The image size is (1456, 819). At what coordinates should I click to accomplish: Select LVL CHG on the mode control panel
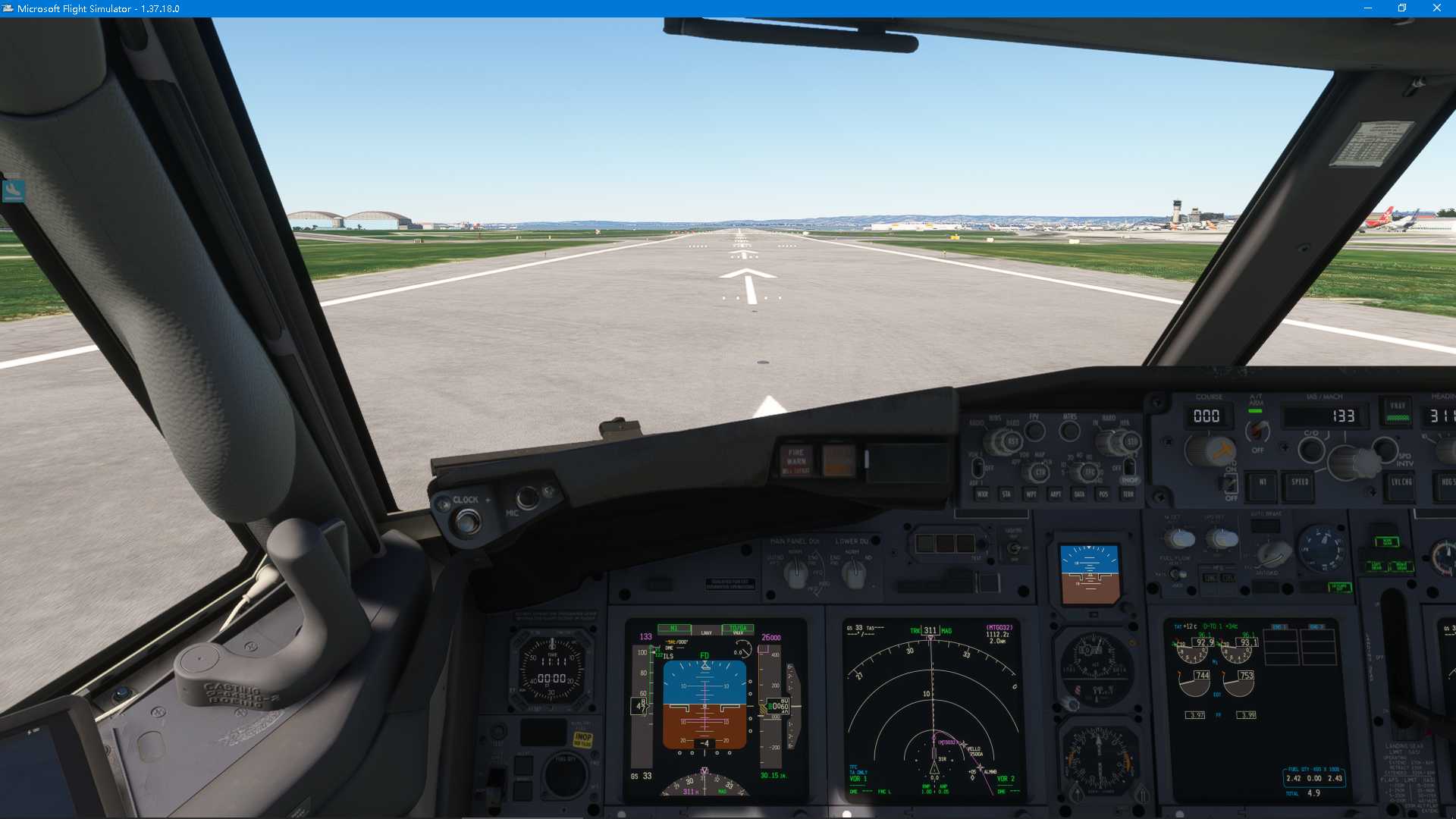click(1401, 485)
